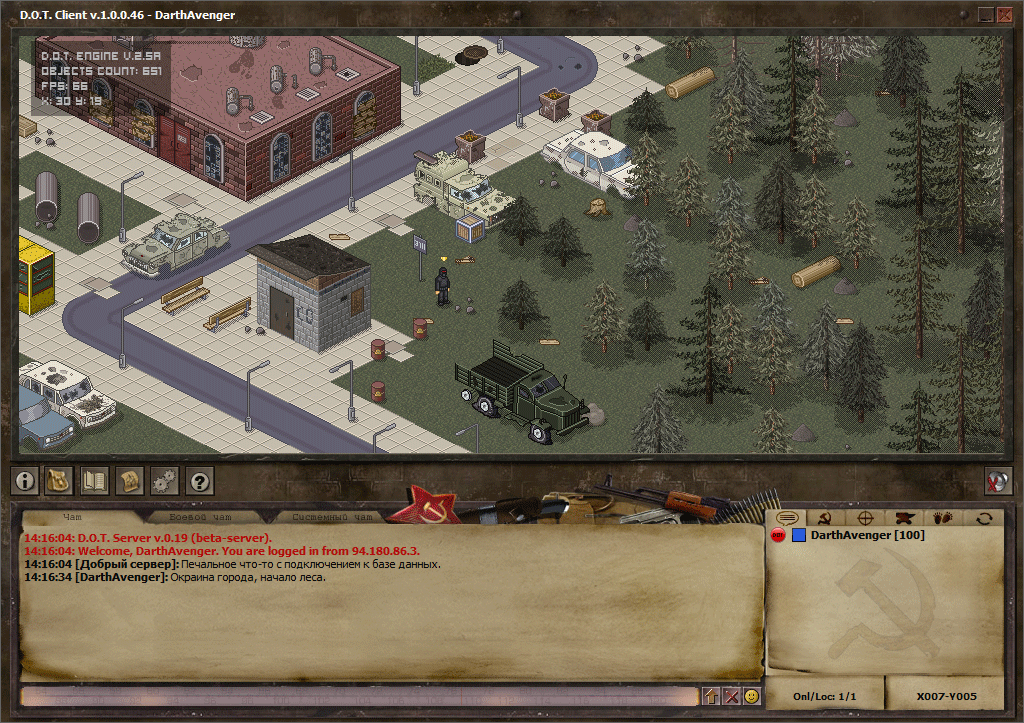Select the speech bubble tab in side panel

(787, 518)
